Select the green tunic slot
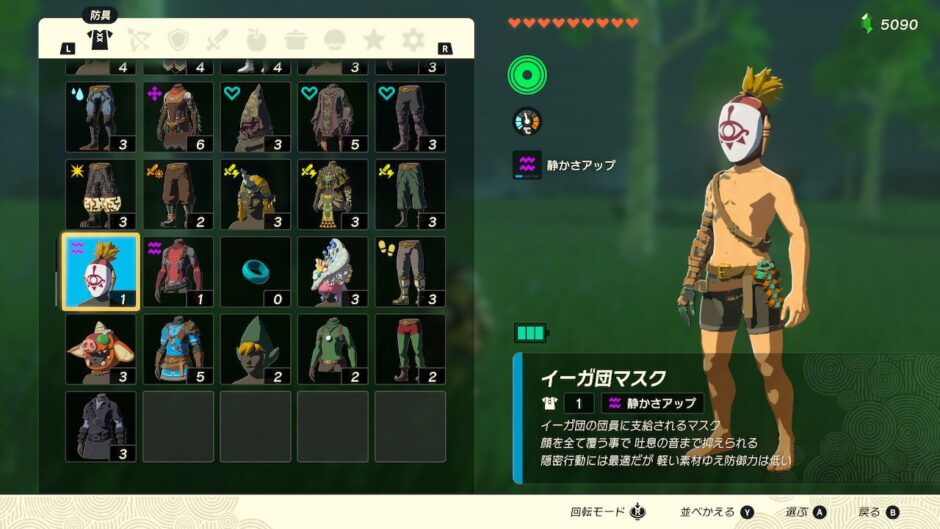Image resolution: width=940 pixels, height=529 pixels. pyautogui.click(x=333, y=349)
